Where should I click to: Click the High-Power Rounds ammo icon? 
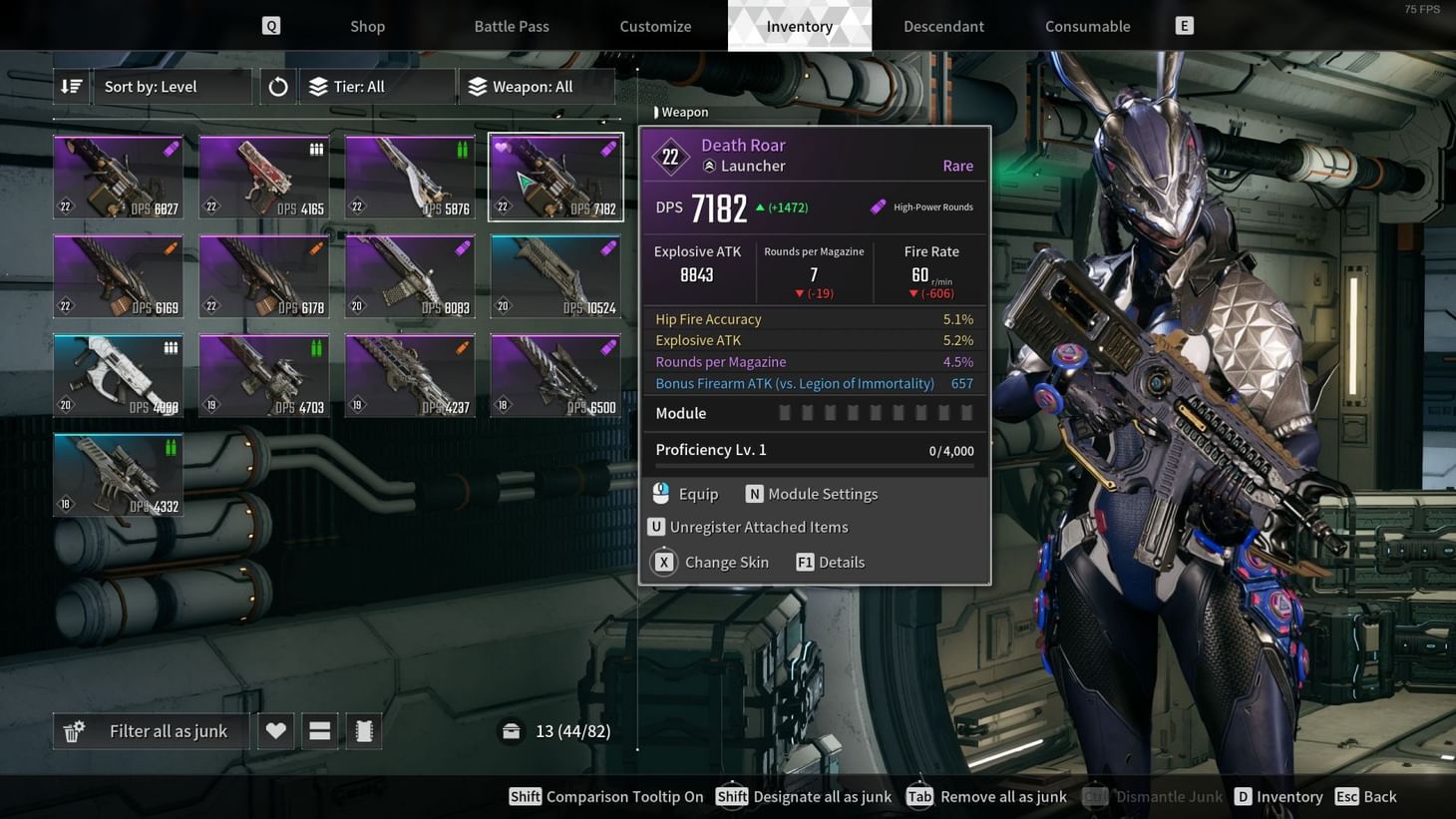[x=878, y=206]
